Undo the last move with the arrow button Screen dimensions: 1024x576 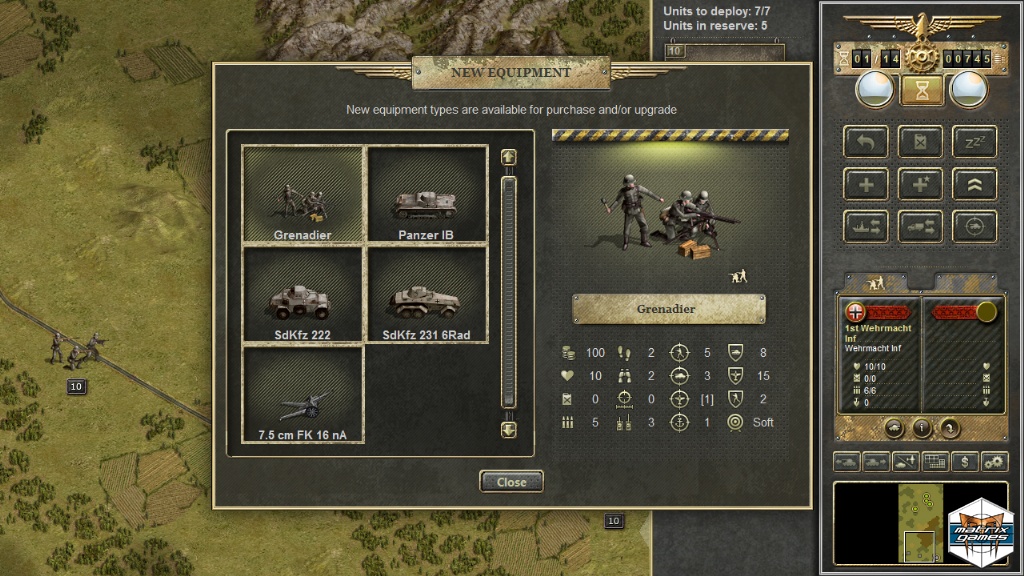click(865, 141)
